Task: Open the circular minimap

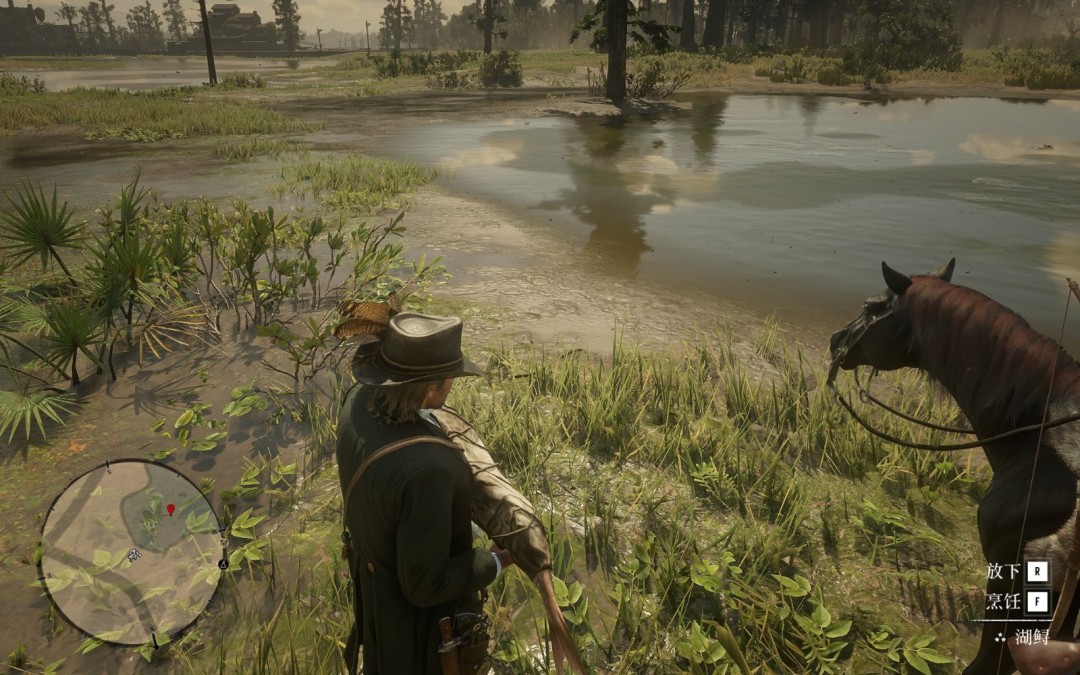Action: click(x=131, y=552)
